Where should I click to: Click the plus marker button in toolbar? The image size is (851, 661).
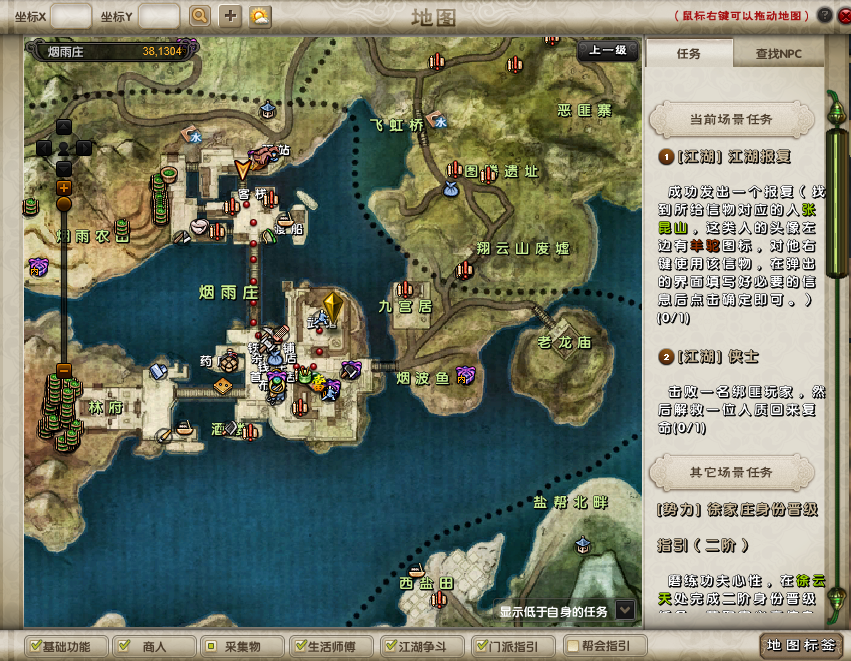tap(230, 16)
